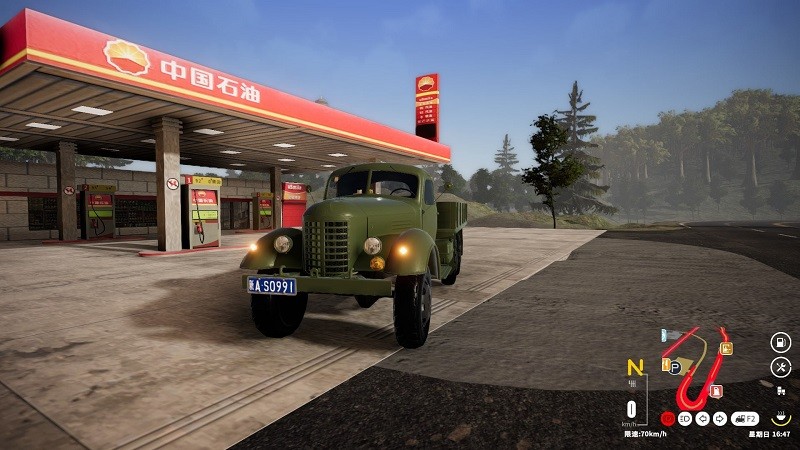This screenshot has height=450, width=800.
Task: Click the small cargo load icon
Action: point(780,391)
